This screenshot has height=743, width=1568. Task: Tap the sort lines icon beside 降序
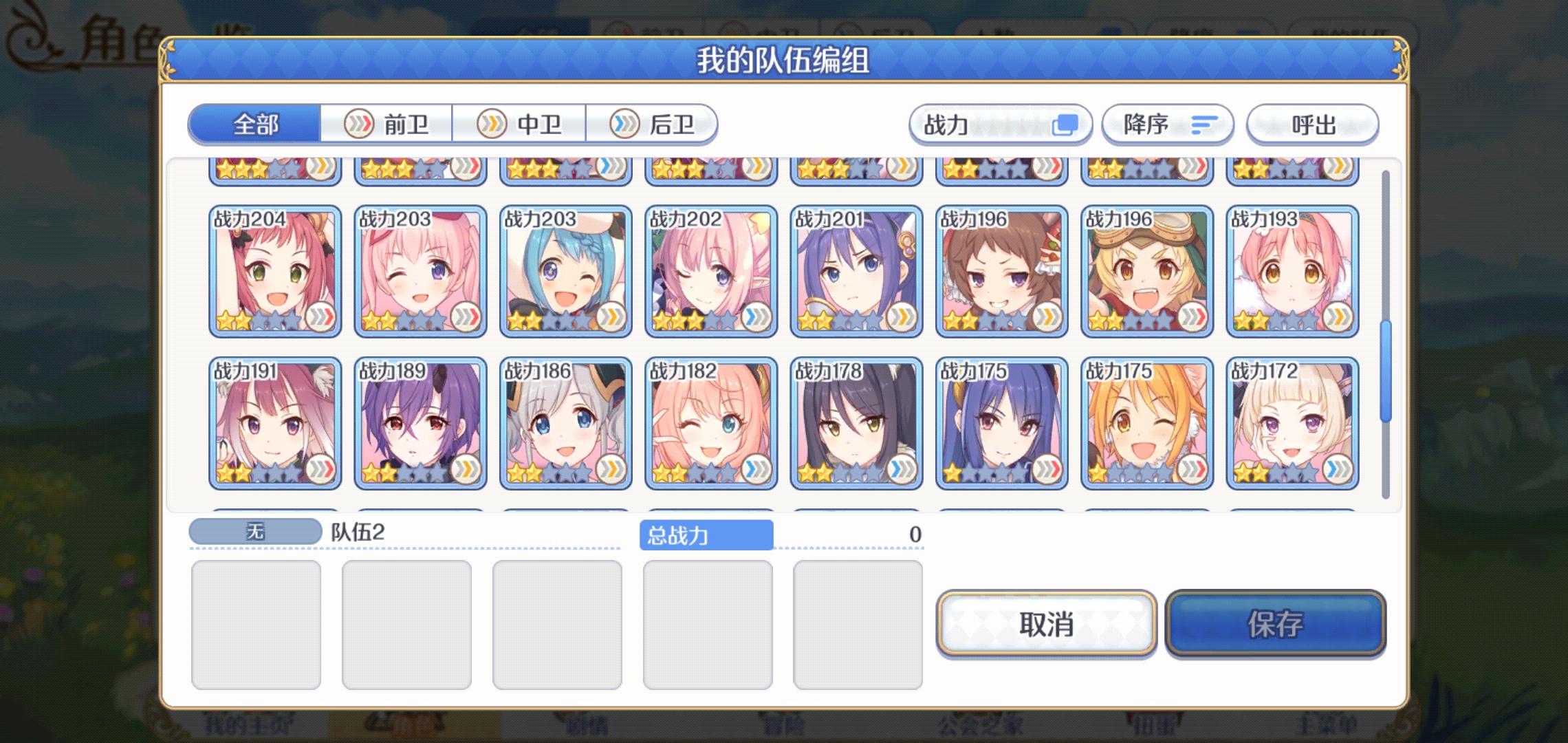click(x=1201, y=125)
